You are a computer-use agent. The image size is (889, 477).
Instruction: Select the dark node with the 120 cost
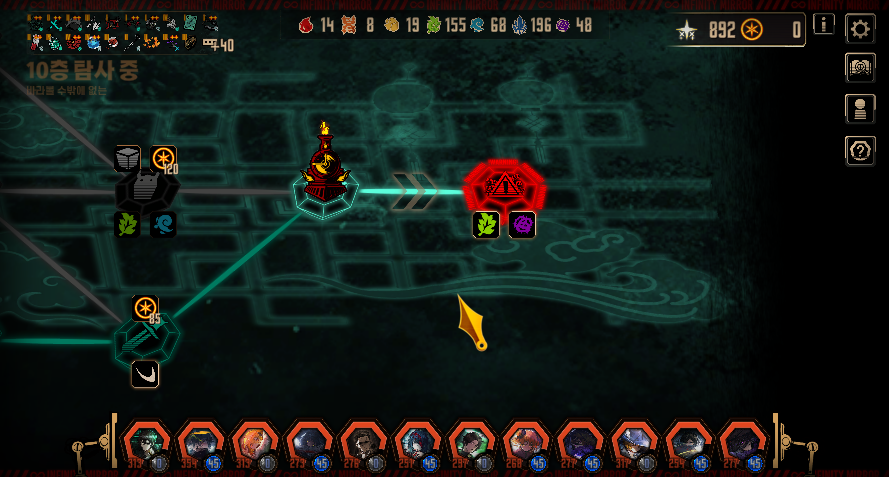[146, 191]
